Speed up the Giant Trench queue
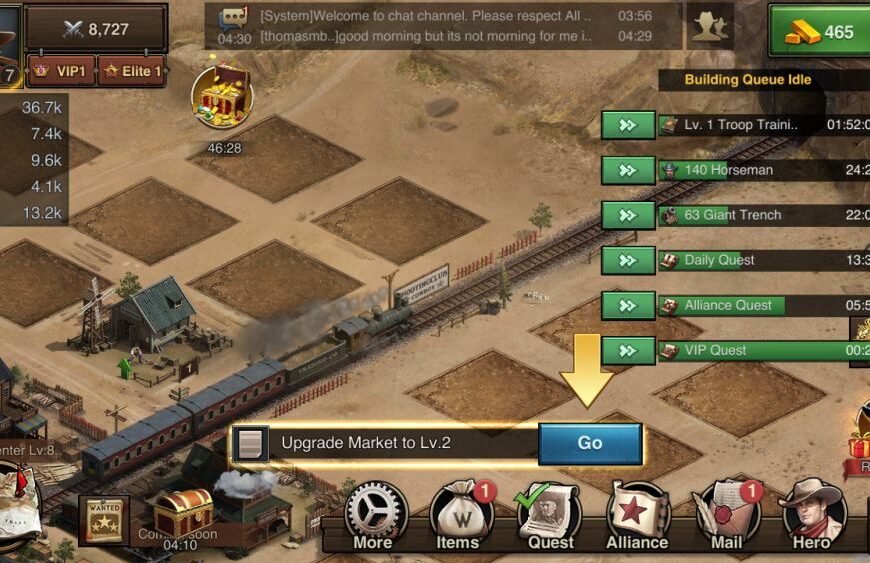The image size is (870, 563). pos(628,215)
